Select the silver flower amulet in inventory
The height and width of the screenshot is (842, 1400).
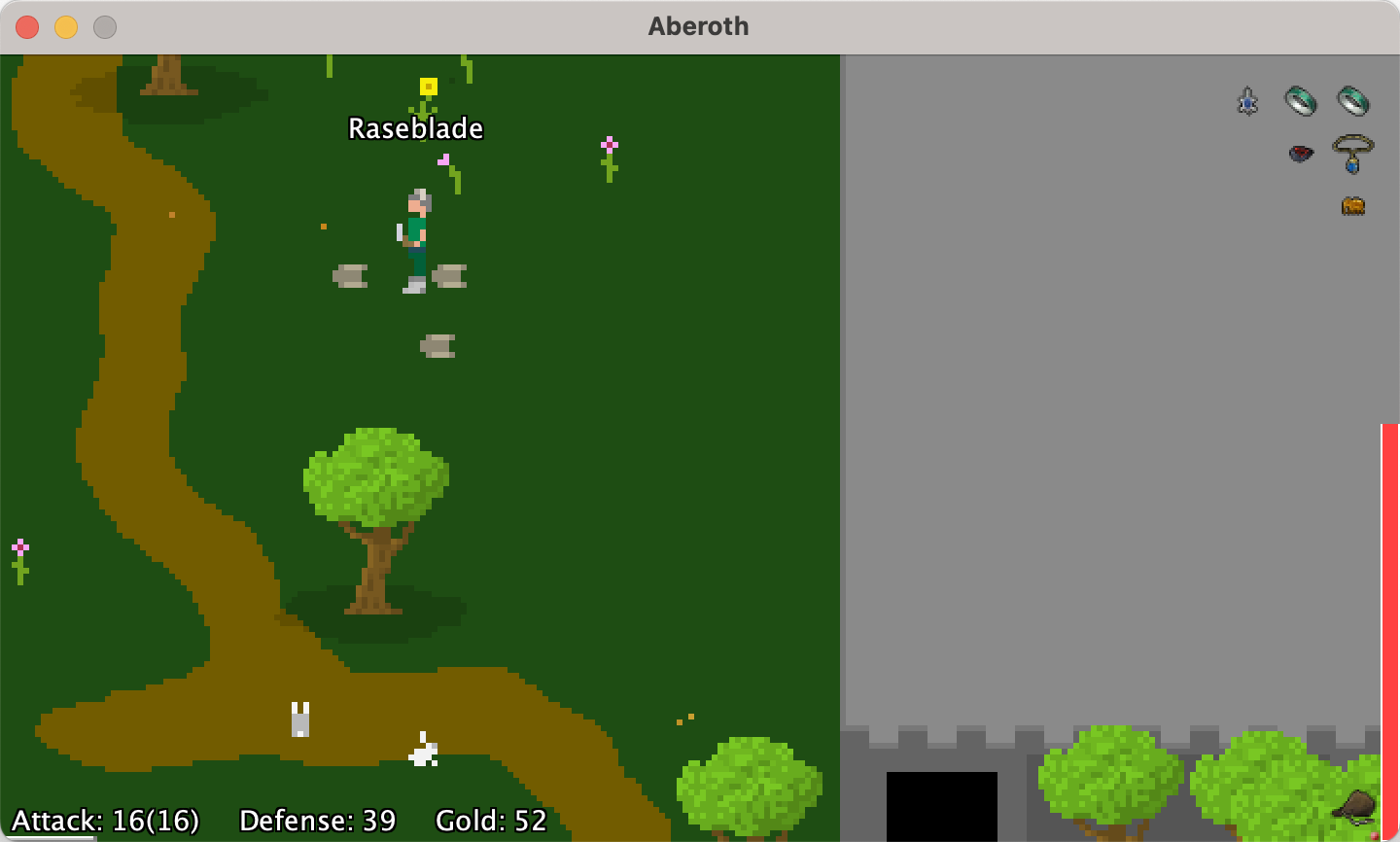point(1247,100)
